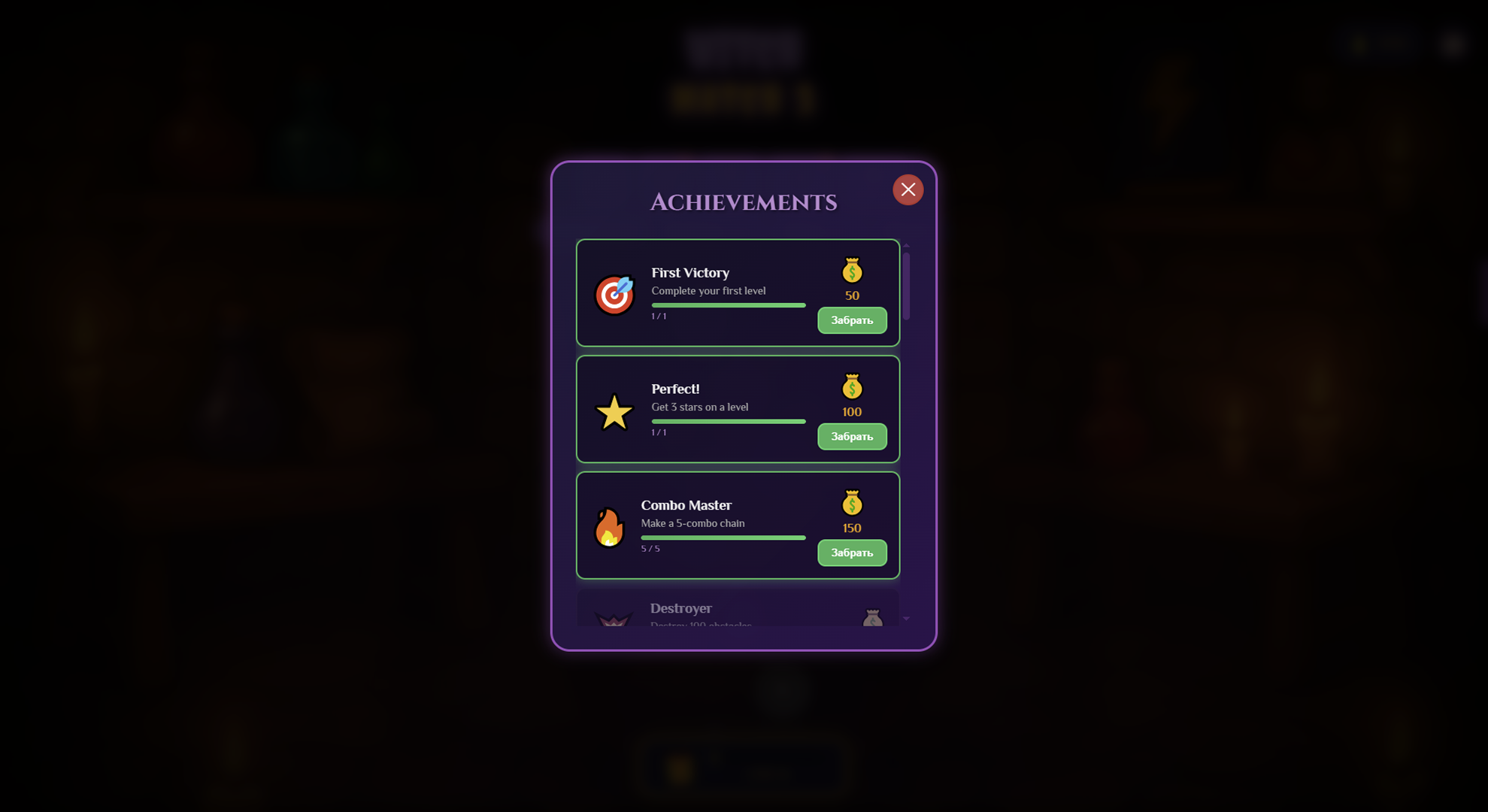The width and height of the screenshot is (1488, 812).
Task: Open the Combo Master achievement card
Action: click(738, 525)
